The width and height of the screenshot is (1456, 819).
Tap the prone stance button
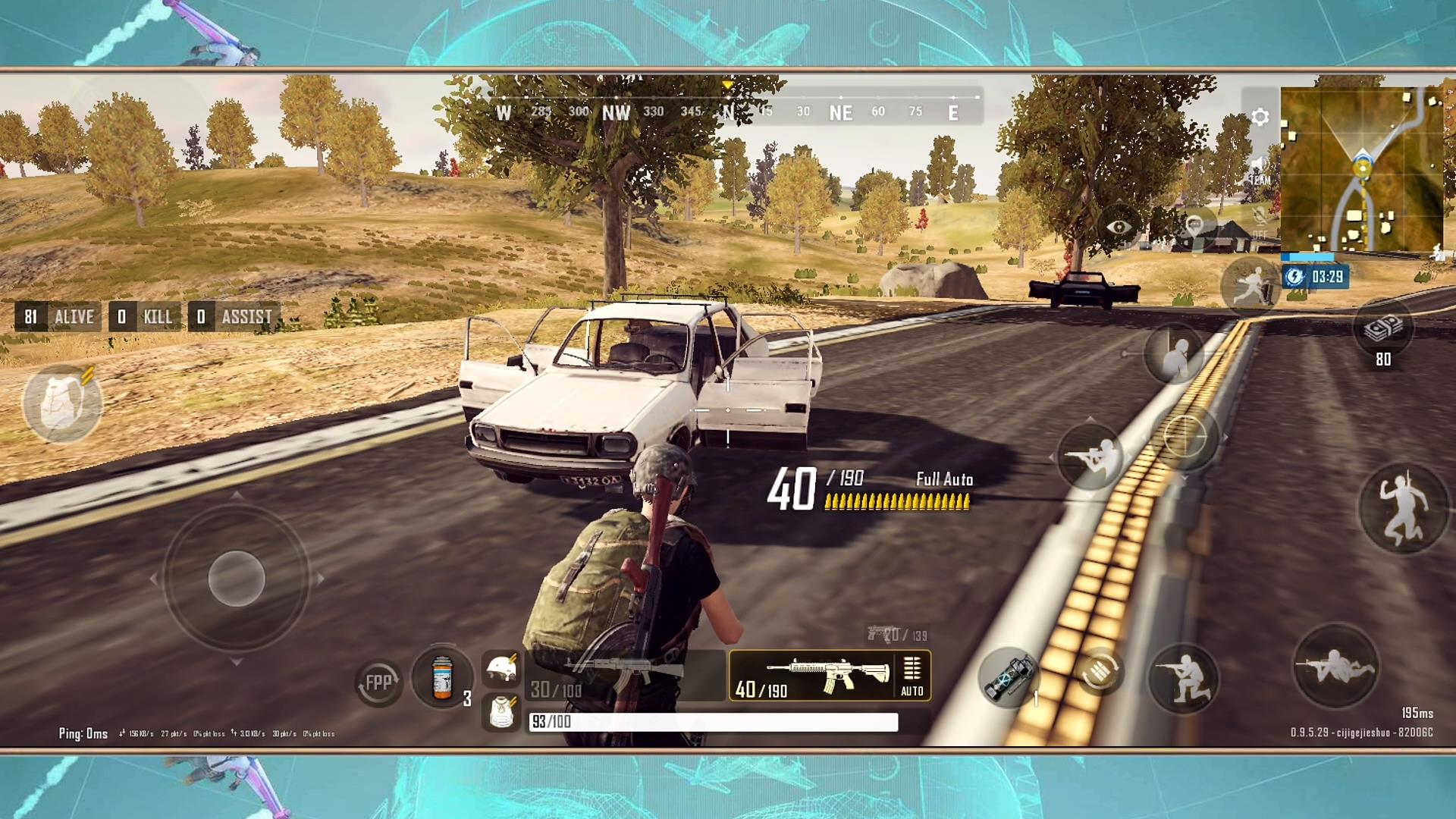[1335, 667]
